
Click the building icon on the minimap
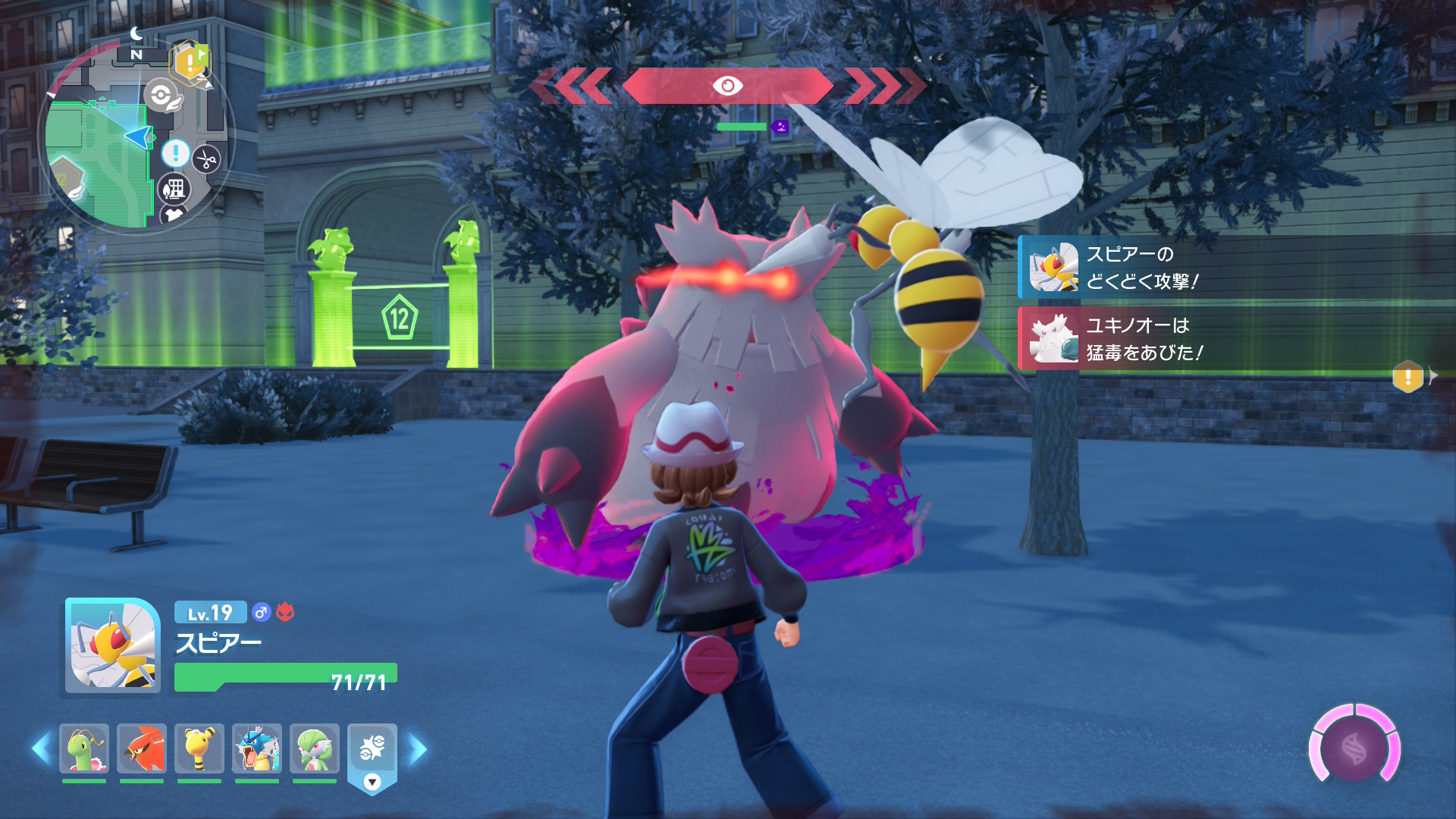pyautogui.click(x=174, y=188)
